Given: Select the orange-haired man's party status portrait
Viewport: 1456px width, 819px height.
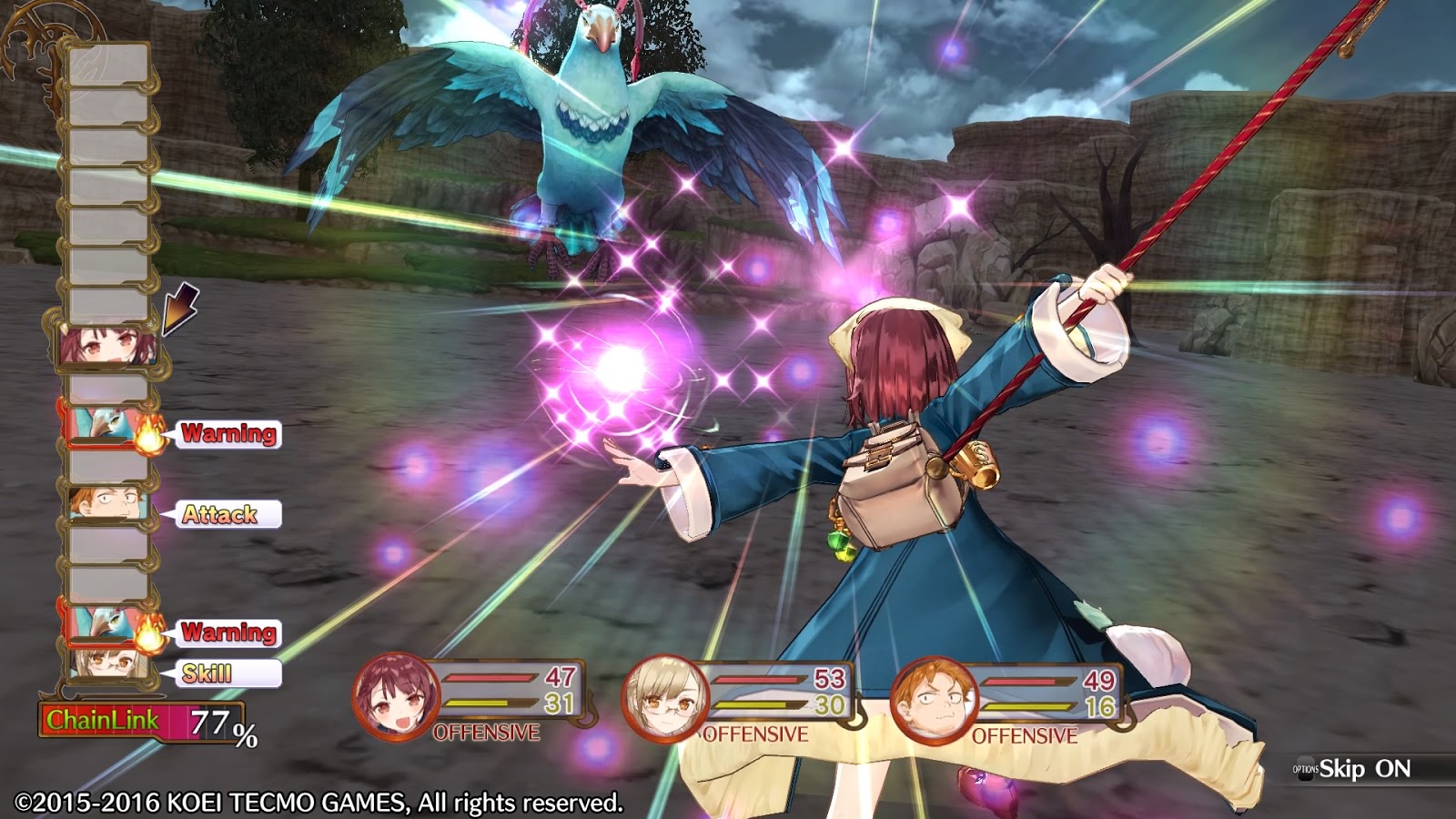Looking at the screenshot, I should coord(934,701).
